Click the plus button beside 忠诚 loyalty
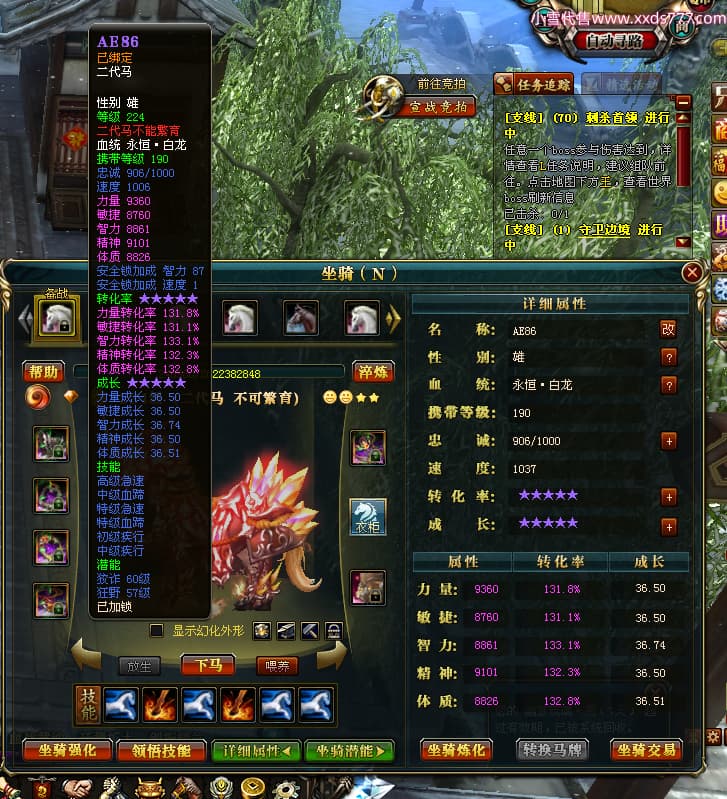Viewport: 727px width, 799px height. [x=668, y=441]
